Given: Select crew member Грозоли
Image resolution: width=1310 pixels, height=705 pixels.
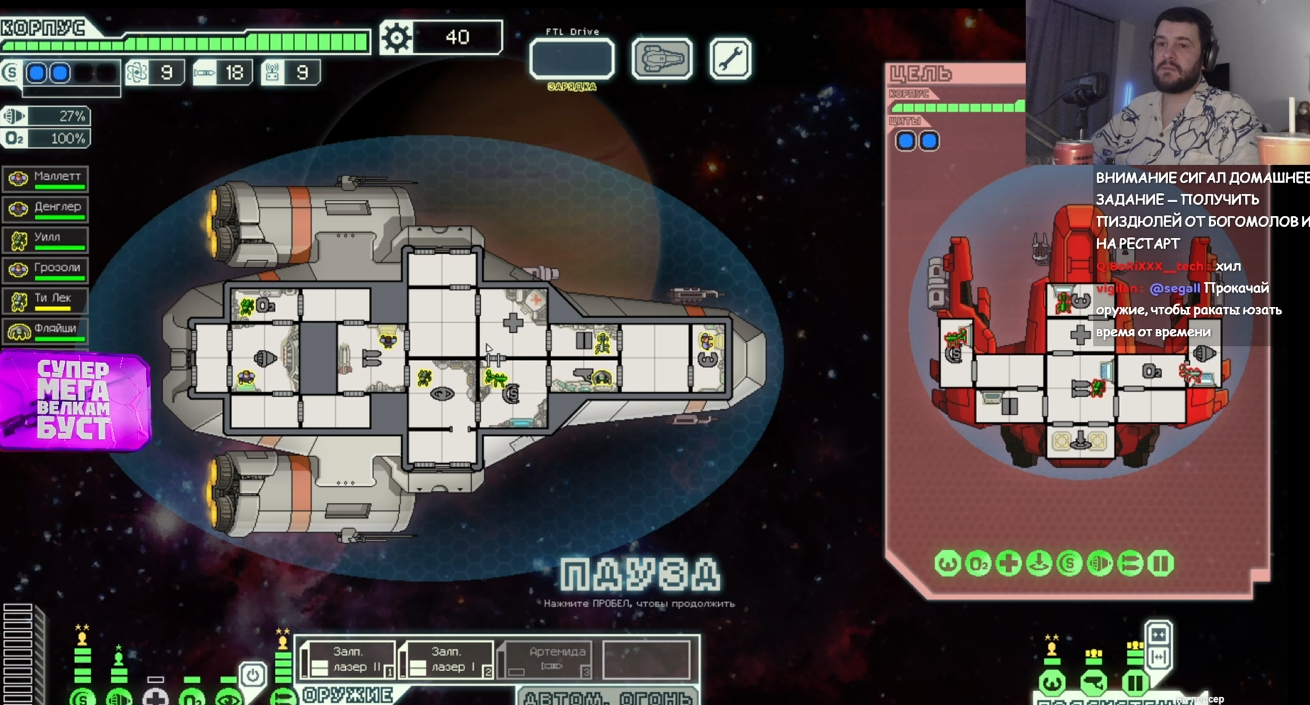Looking at the screenshot, I should tap(46, 269).
